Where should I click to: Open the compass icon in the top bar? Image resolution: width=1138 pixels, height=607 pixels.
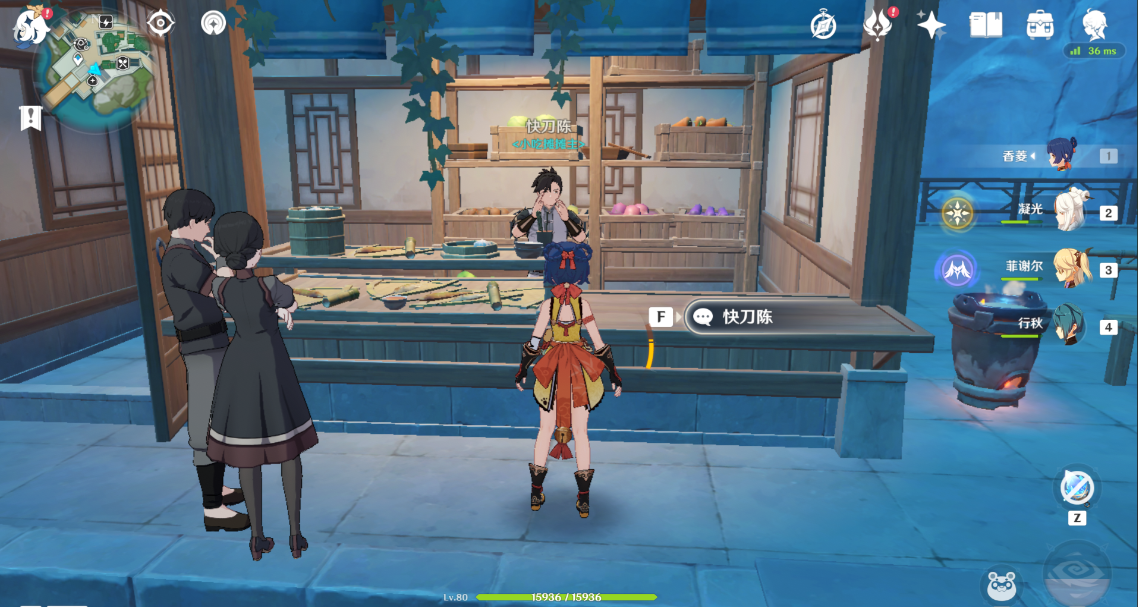point(823,26)
